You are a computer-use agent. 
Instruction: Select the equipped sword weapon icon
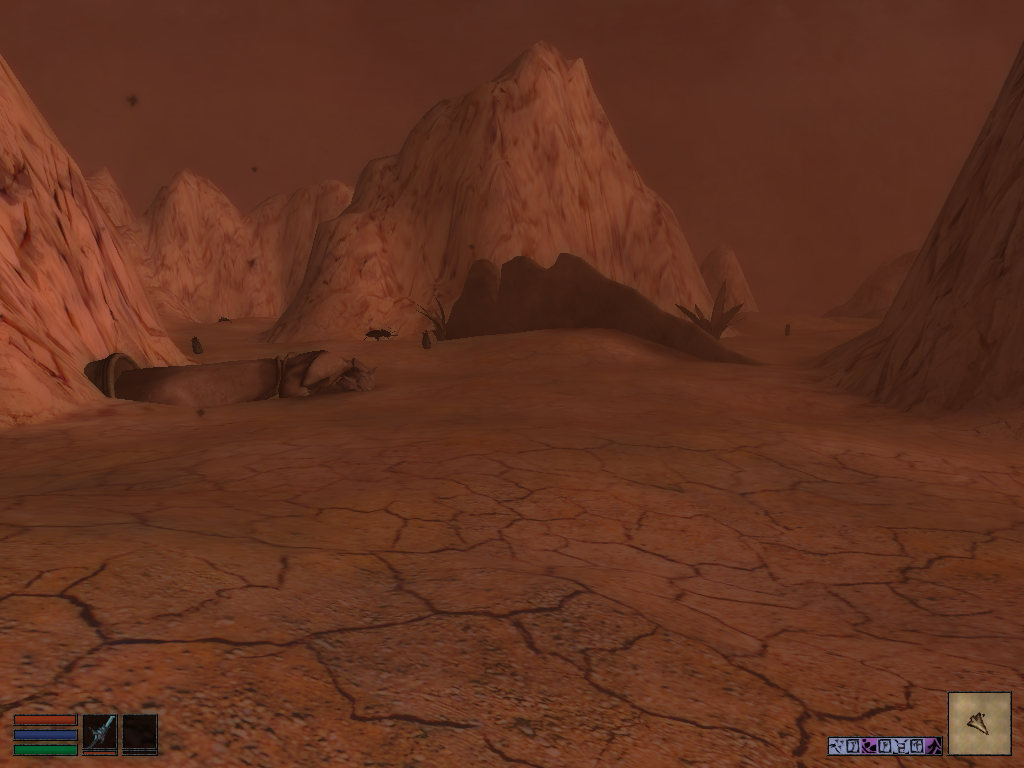99,732
